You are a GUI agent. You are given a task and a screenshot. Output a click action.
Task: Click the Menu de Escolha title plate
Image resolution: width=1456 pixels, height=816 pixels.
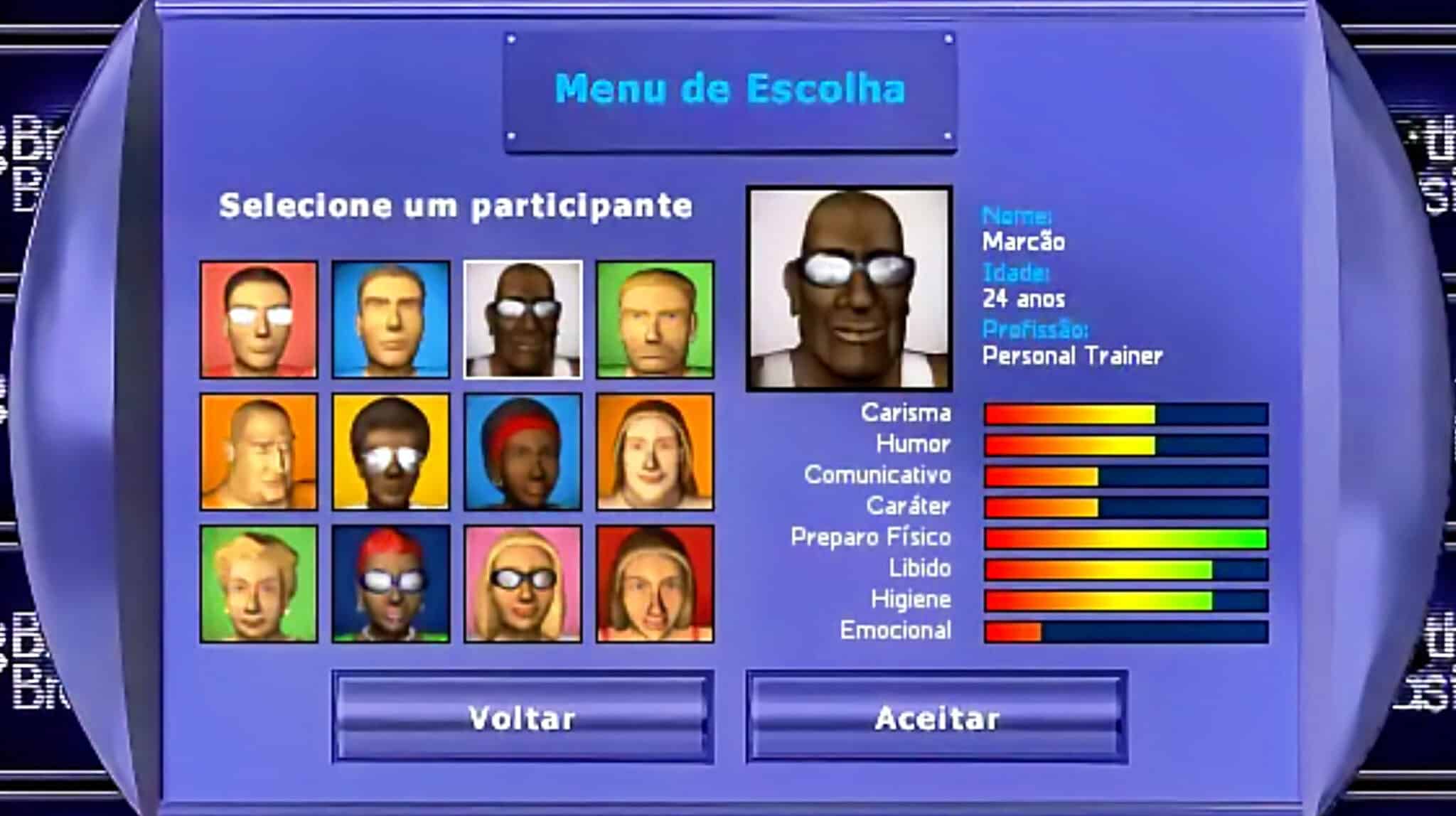pyautogui.click(x=728, y=89)
